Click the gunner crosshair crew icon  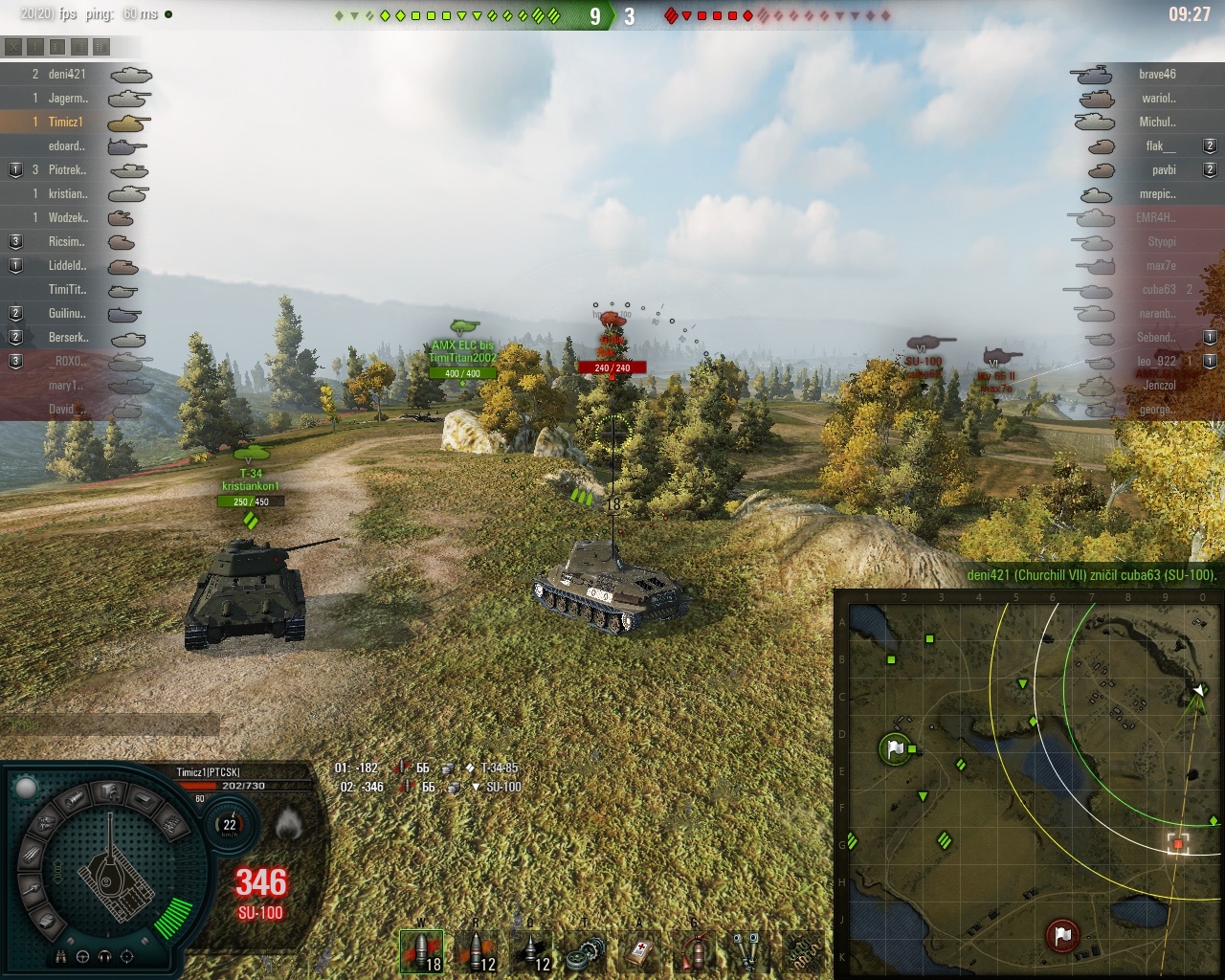pyautogui.click(x=127, y=956)
